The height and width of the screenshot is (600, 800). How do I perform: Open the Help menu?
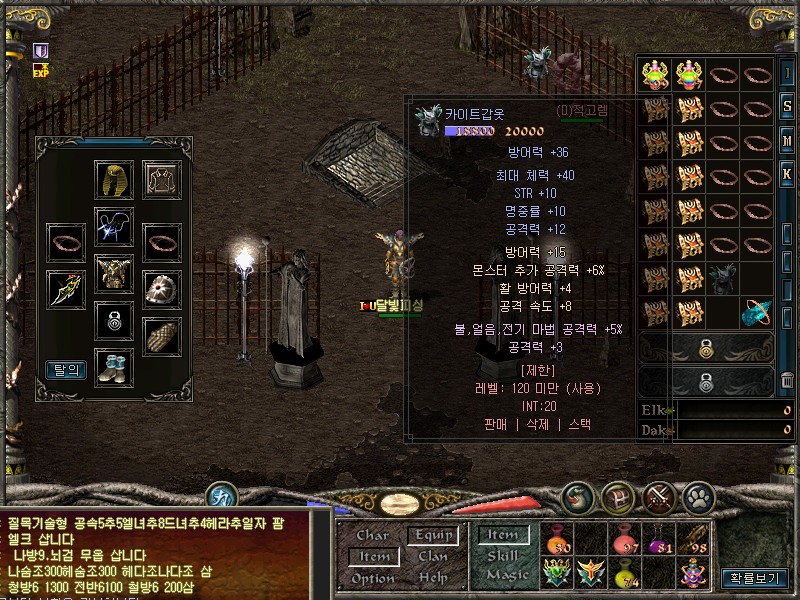[x=433, y=578]
